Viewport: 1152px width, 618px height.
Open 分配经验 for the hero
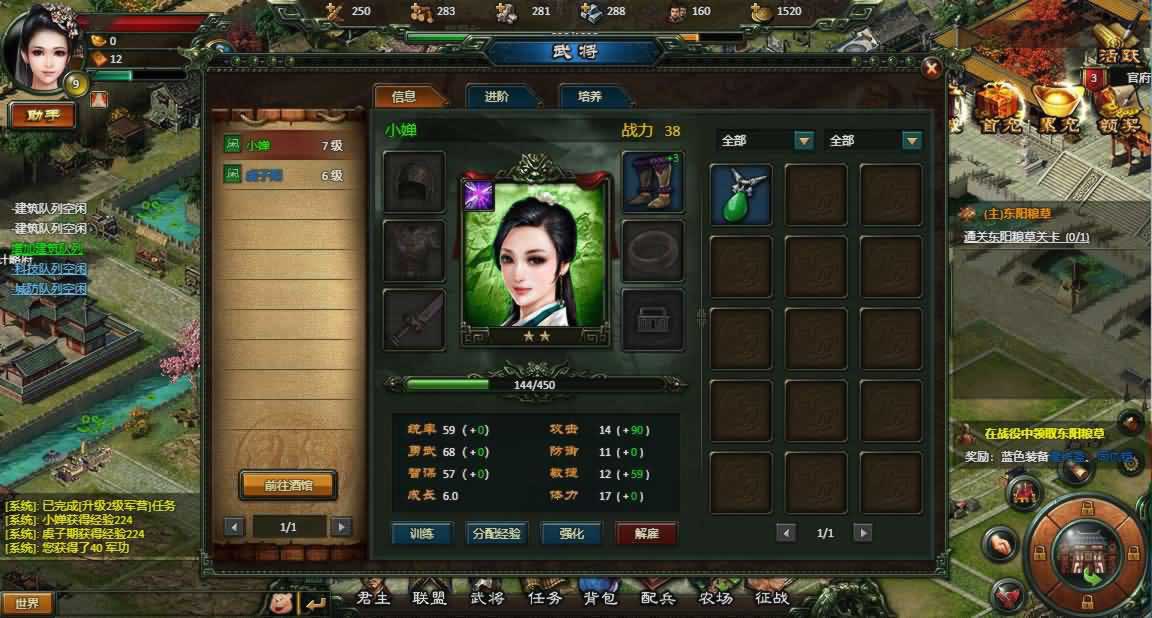[496, 533]
